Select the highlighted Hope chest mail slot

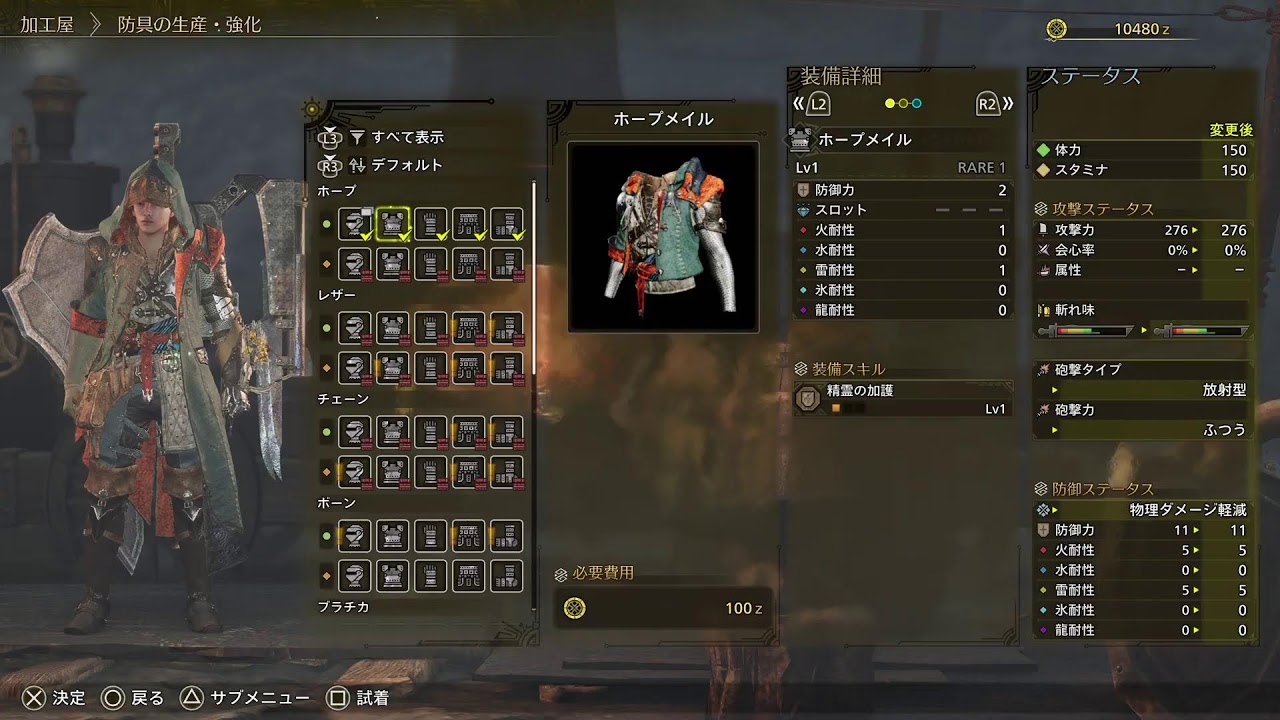click(x=392, y=224)
